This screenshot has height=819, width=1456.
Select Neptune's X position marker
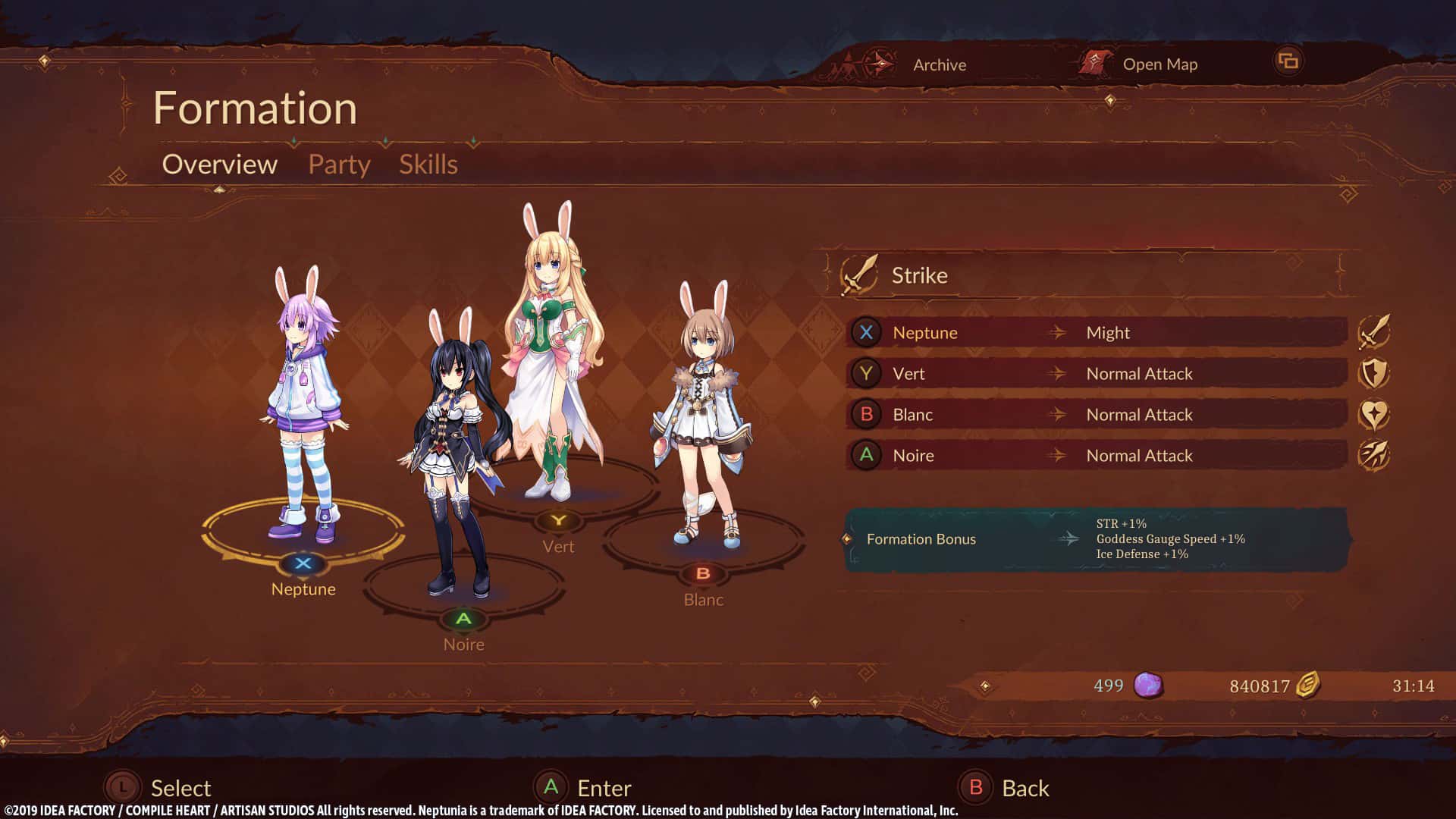pos(303,563)
